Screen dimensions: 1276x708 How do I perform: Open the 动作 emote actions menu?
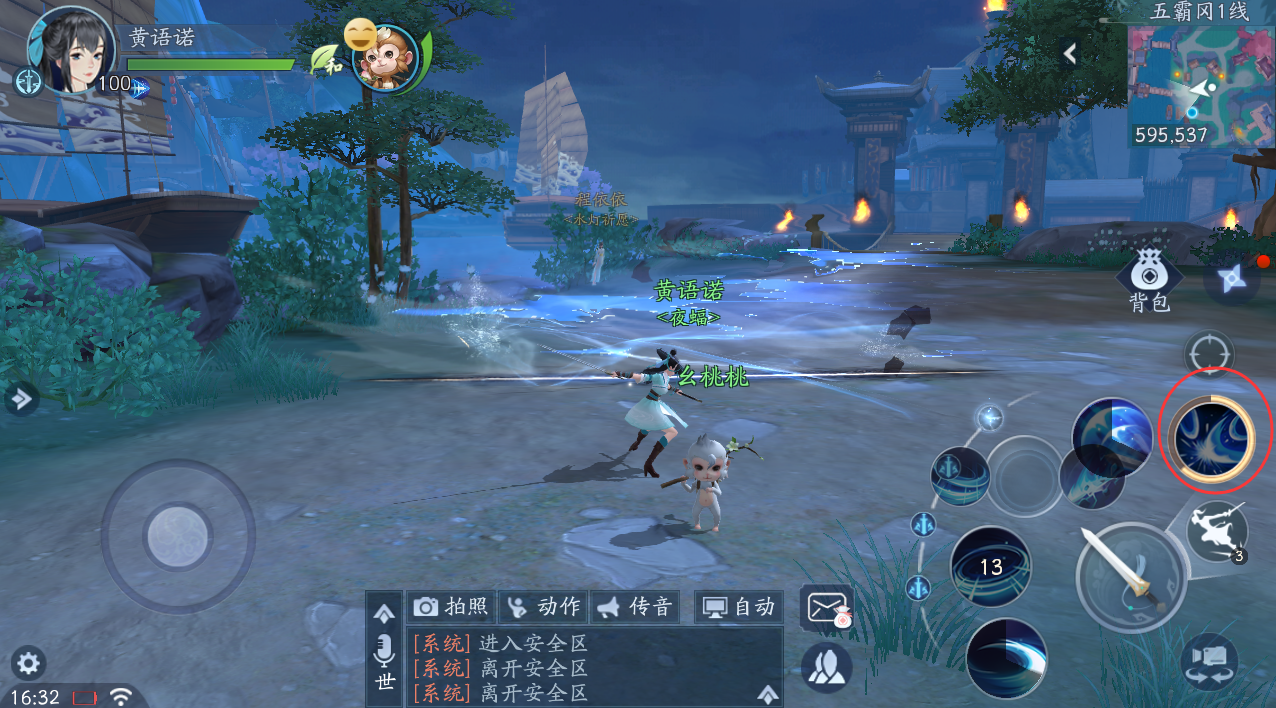coord(544,606)
